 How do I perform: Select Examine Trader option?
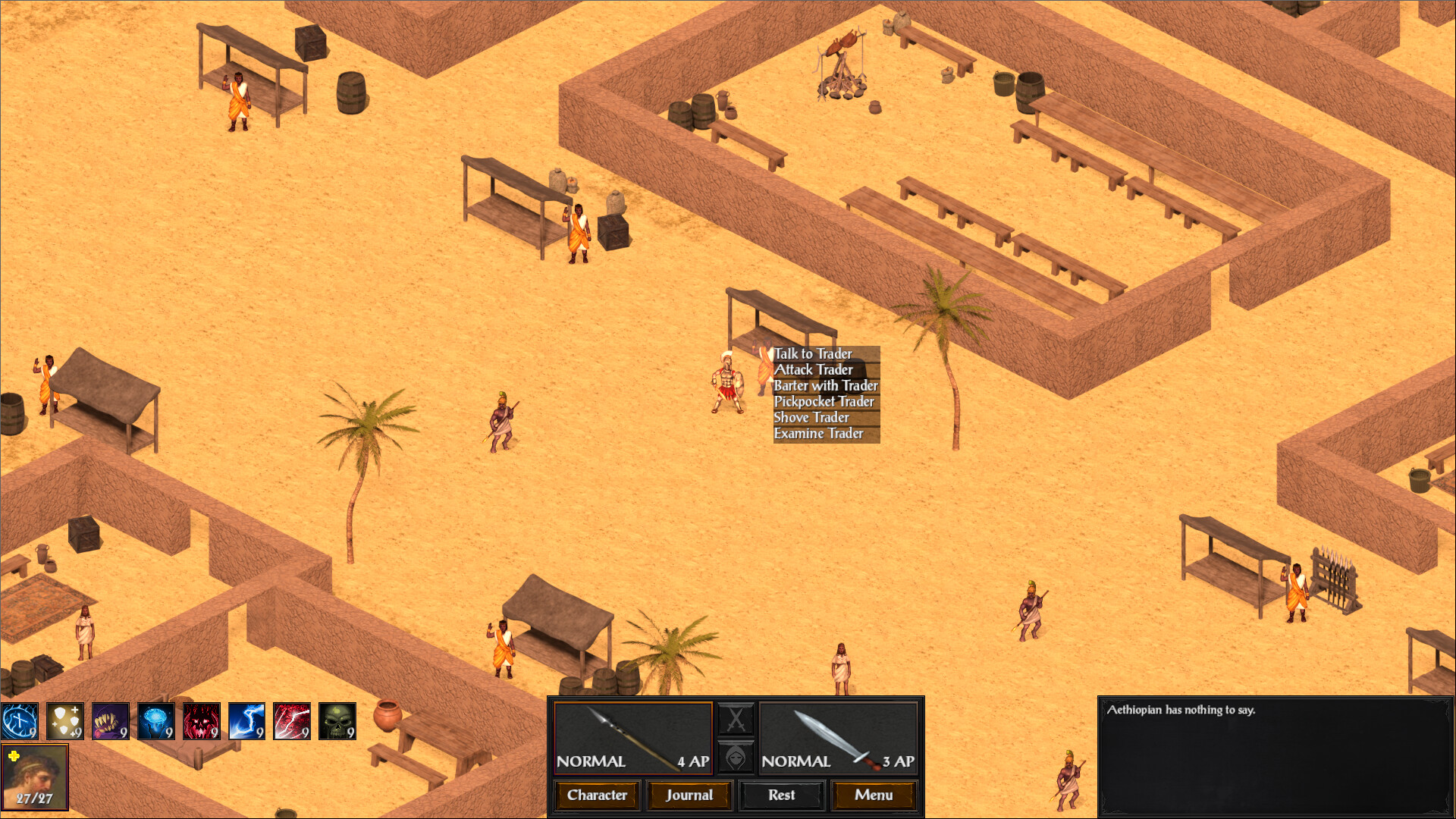[x=818, y=434]
